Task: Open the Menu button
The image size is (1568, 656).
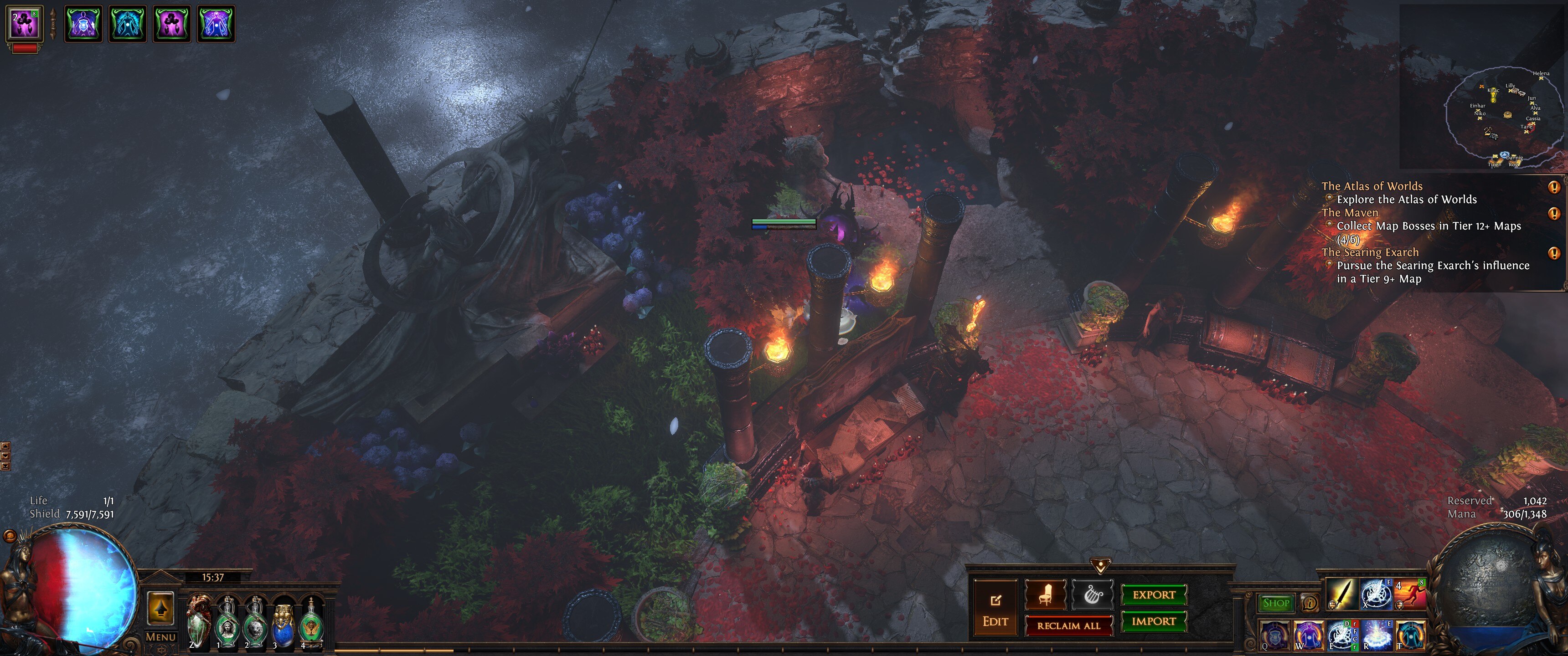Action: point(161,637)
